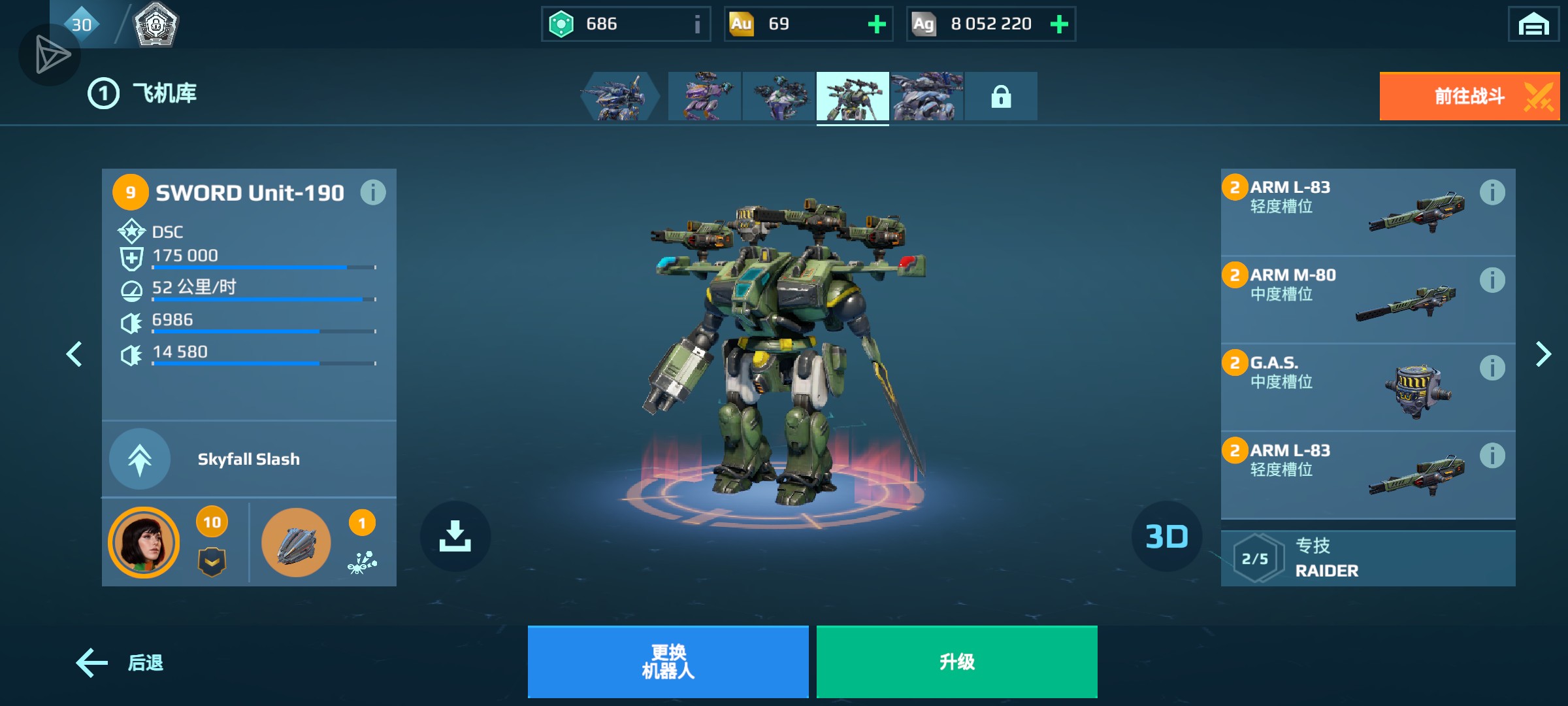Open the pilot portrait slot

pyautogui.click(x=144, y=543)
